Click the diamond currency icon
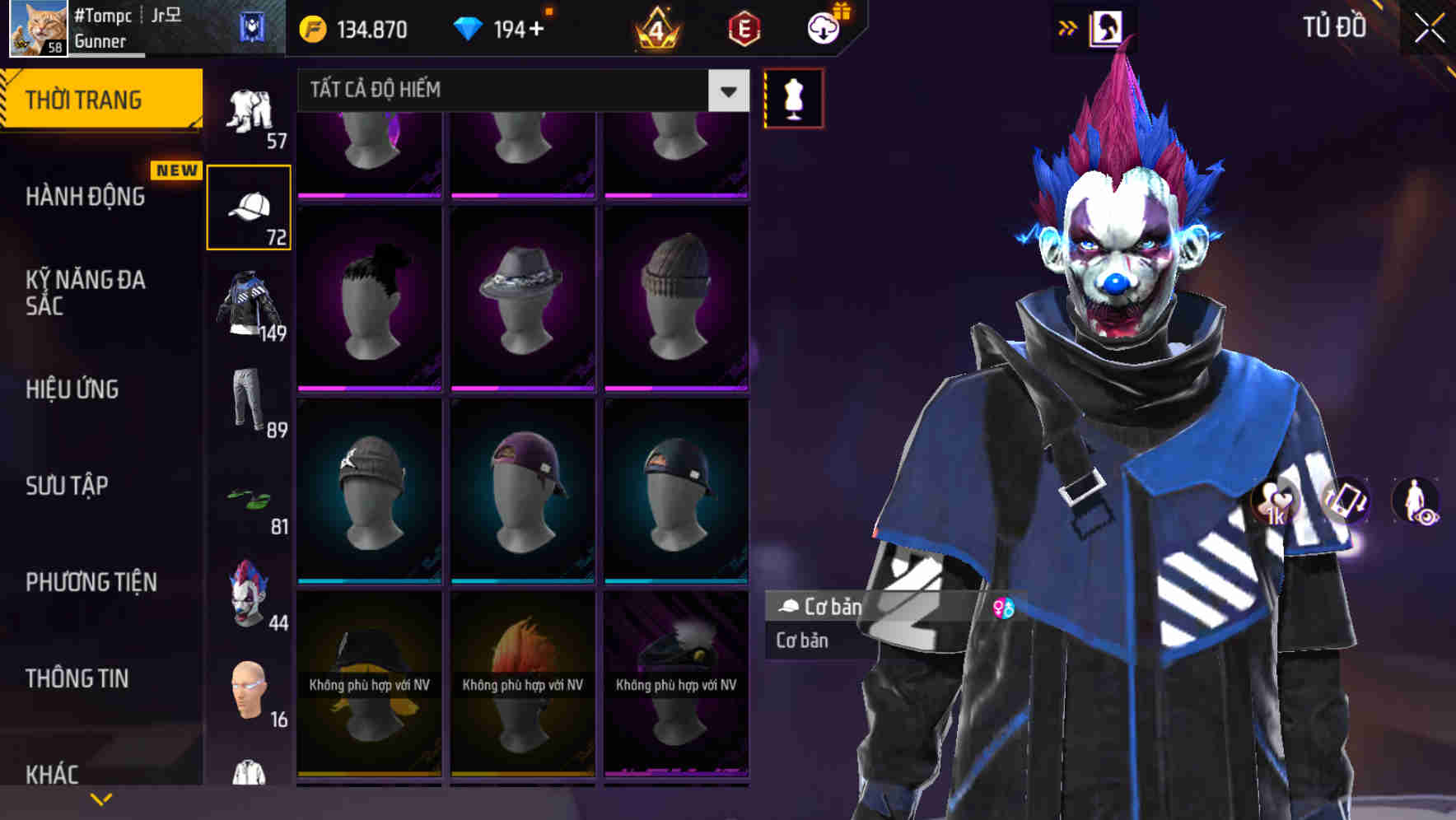This screenshot has height=820, width=1456. pos(469,27)
